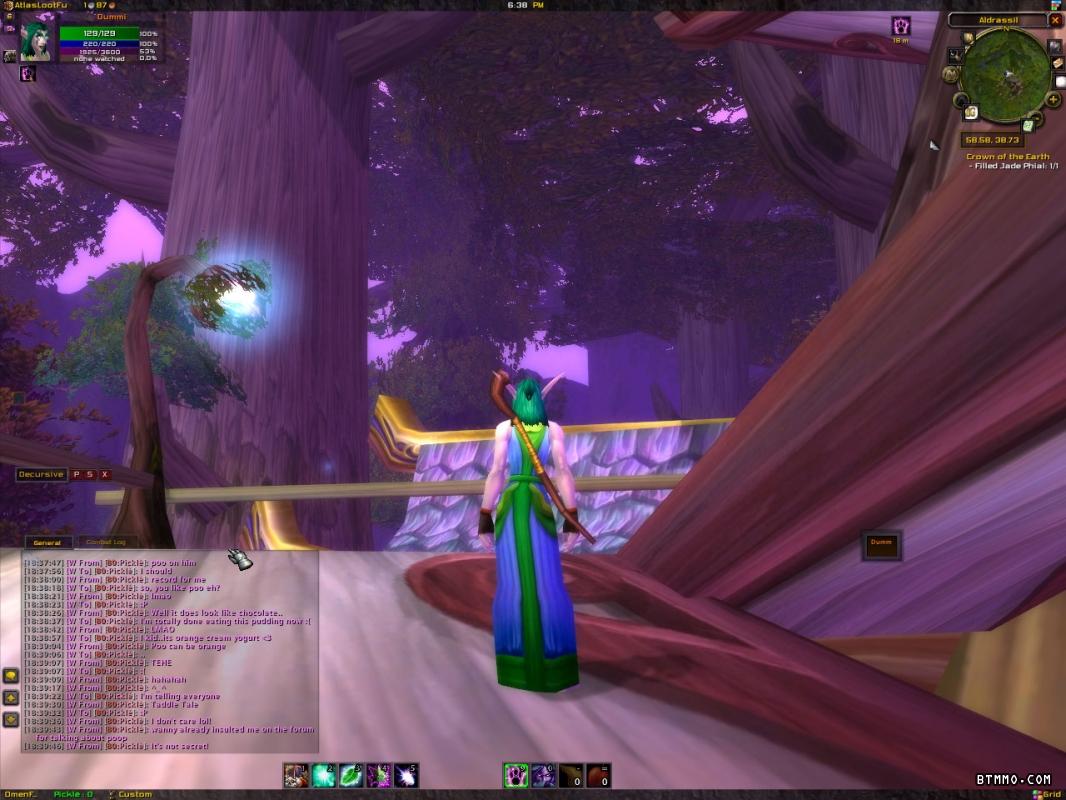Click the Aldrassil minimap
The height and width of the screenshot is (800, 1066).
pyautogui.click(x=1004, y=73)
